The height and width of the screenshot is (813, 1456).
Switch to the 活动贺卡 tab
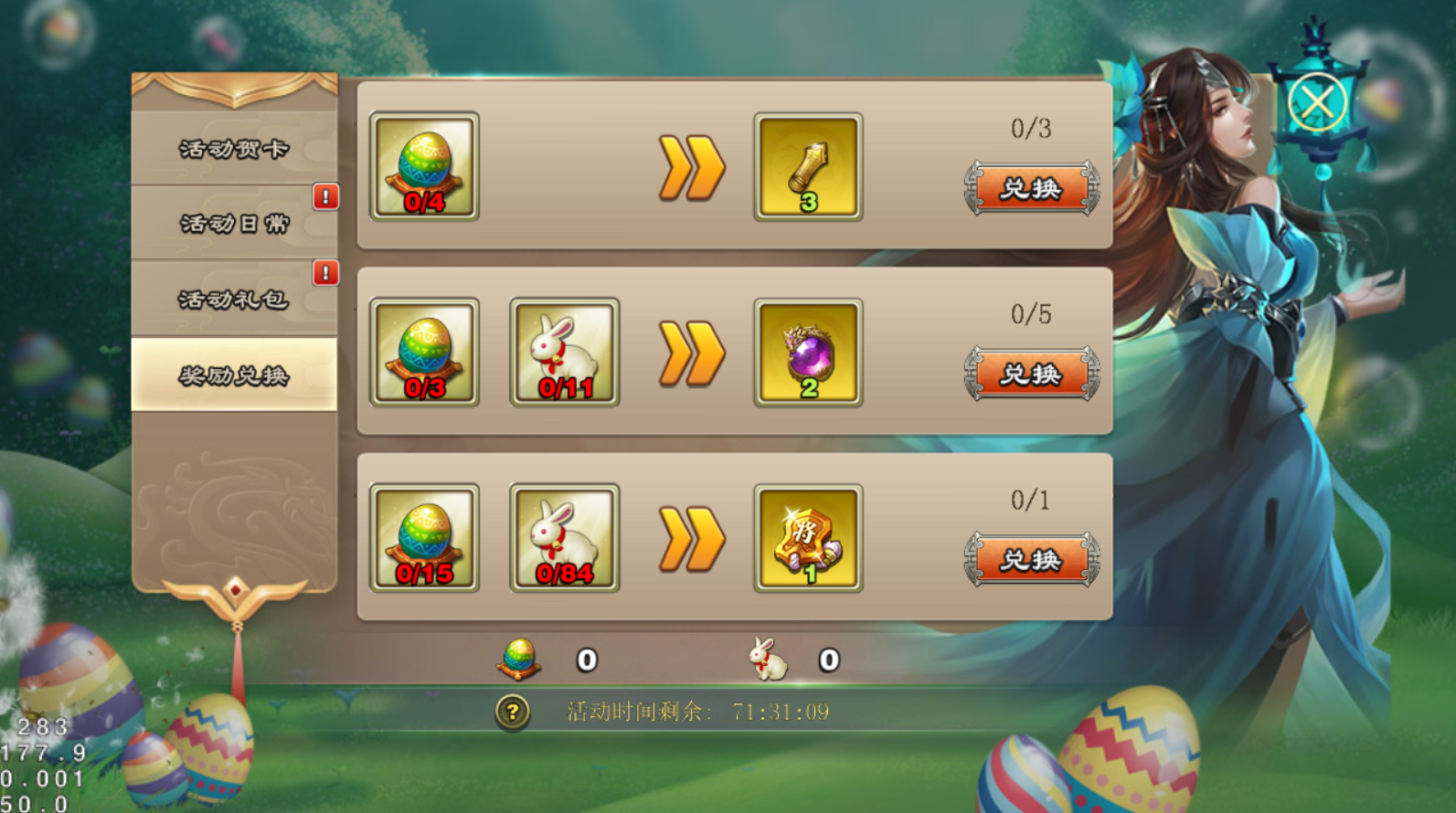click(x=234, y=149)
